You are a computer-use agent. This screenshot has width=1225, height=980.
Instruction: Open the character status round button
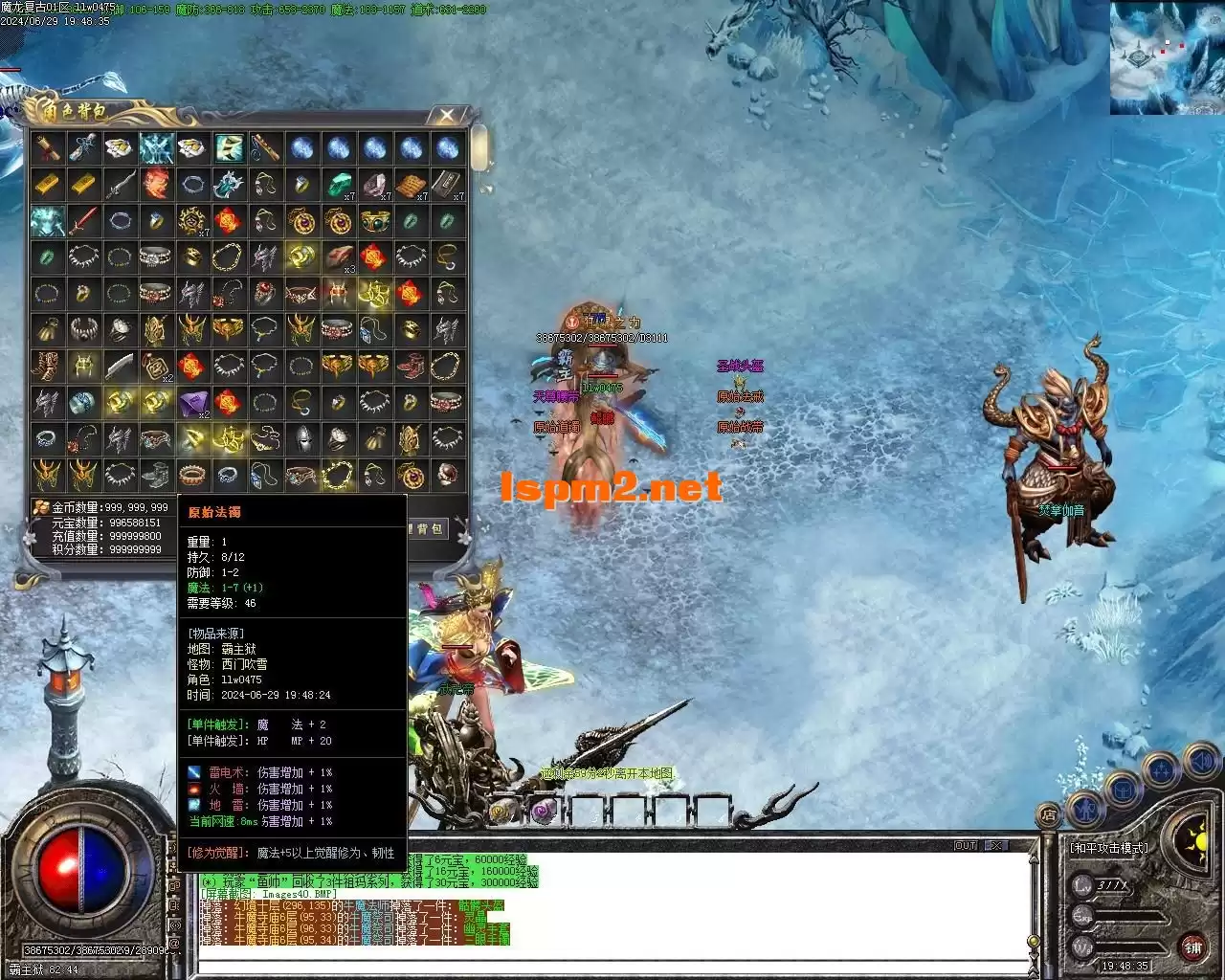pyautogui.click(x=1083, y=809)
